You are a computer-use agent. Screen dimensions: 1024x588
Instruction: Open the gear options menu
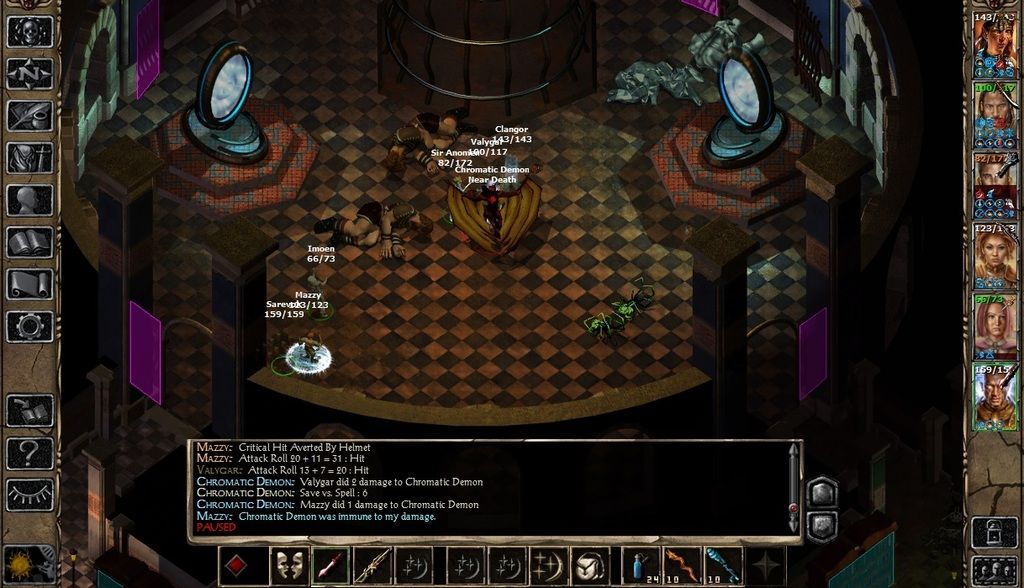pyautogui.click(x=30, y=326)
